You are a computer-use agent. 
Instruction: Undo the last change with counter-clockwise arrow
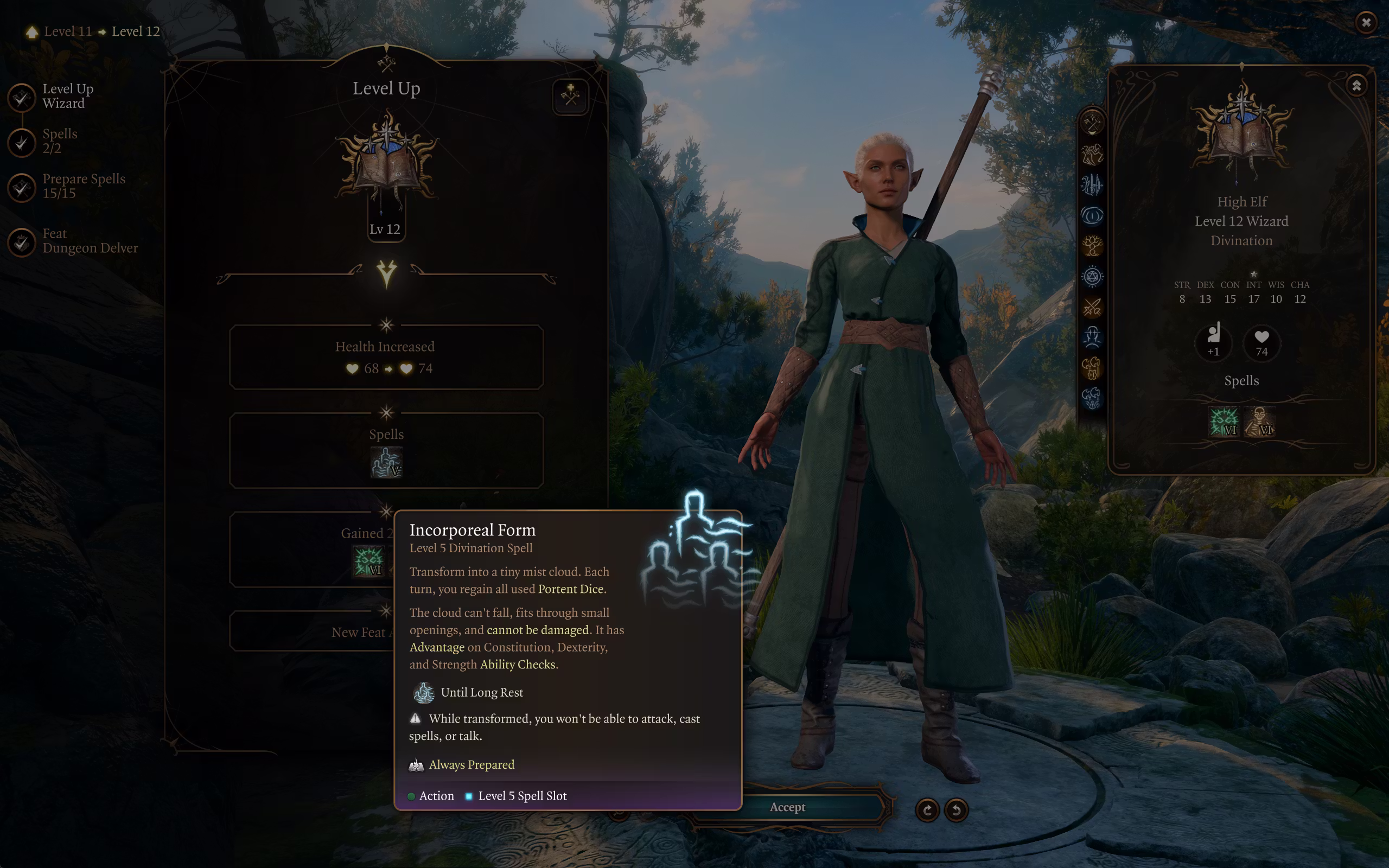click(956, 810)
